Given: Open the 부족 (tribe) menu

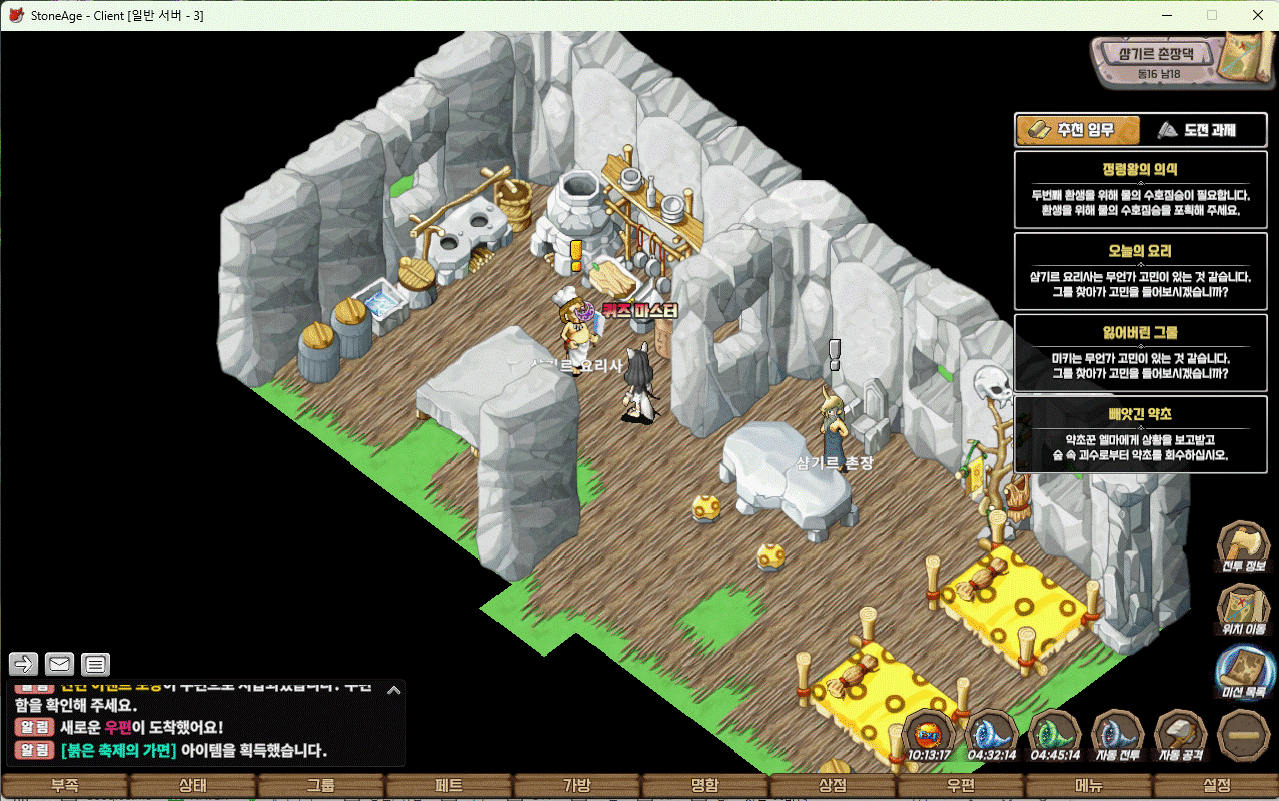Looking at the screenshot, I should (x=65, y=786).
